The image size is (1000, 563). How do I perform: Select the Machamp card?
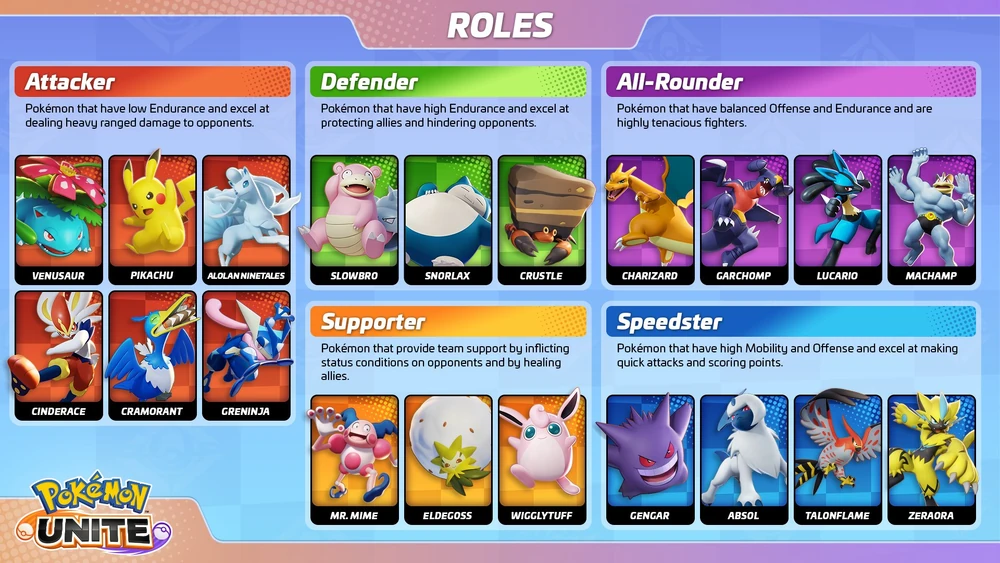(x=931, y=219)
